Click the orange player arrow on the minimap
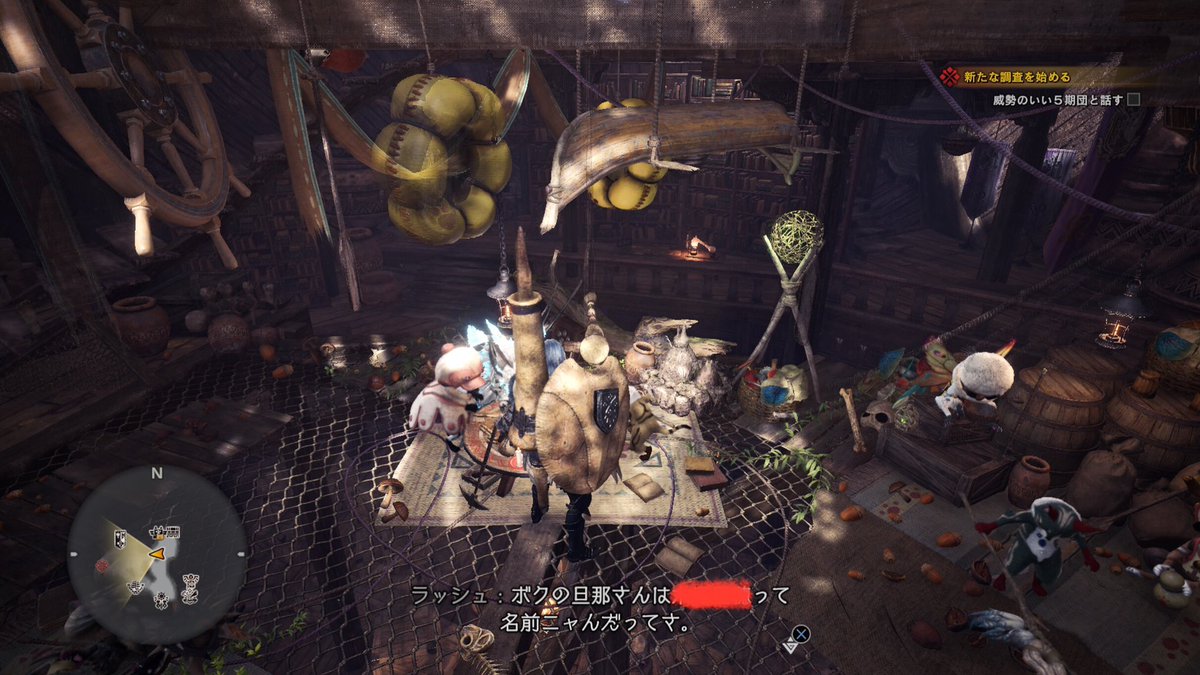The width and height of the screenshot is (1200, 675). pos(157,552)
